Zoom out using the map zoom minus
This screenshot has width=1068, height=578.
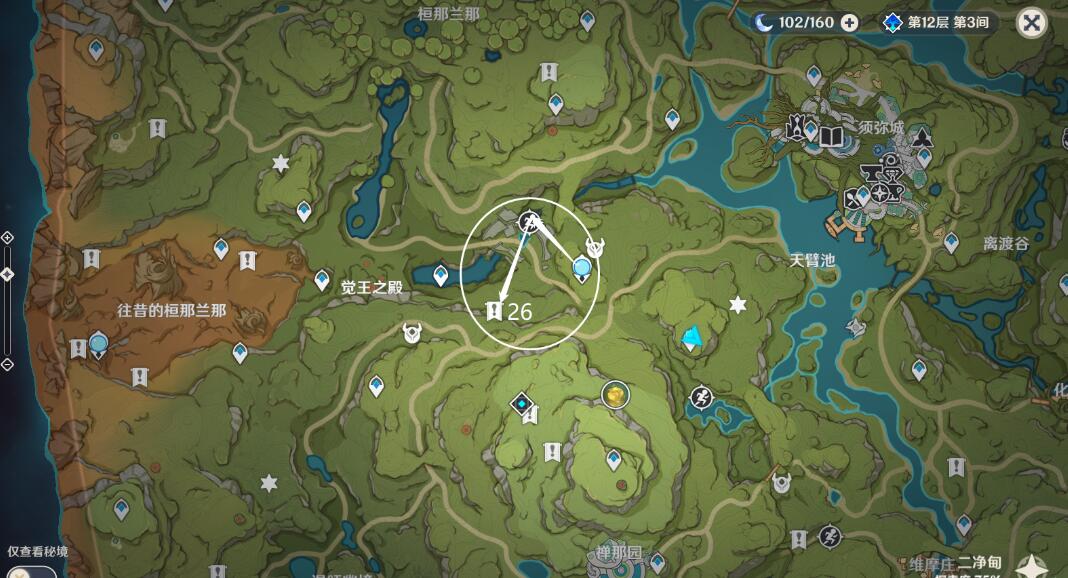point(7,364)
